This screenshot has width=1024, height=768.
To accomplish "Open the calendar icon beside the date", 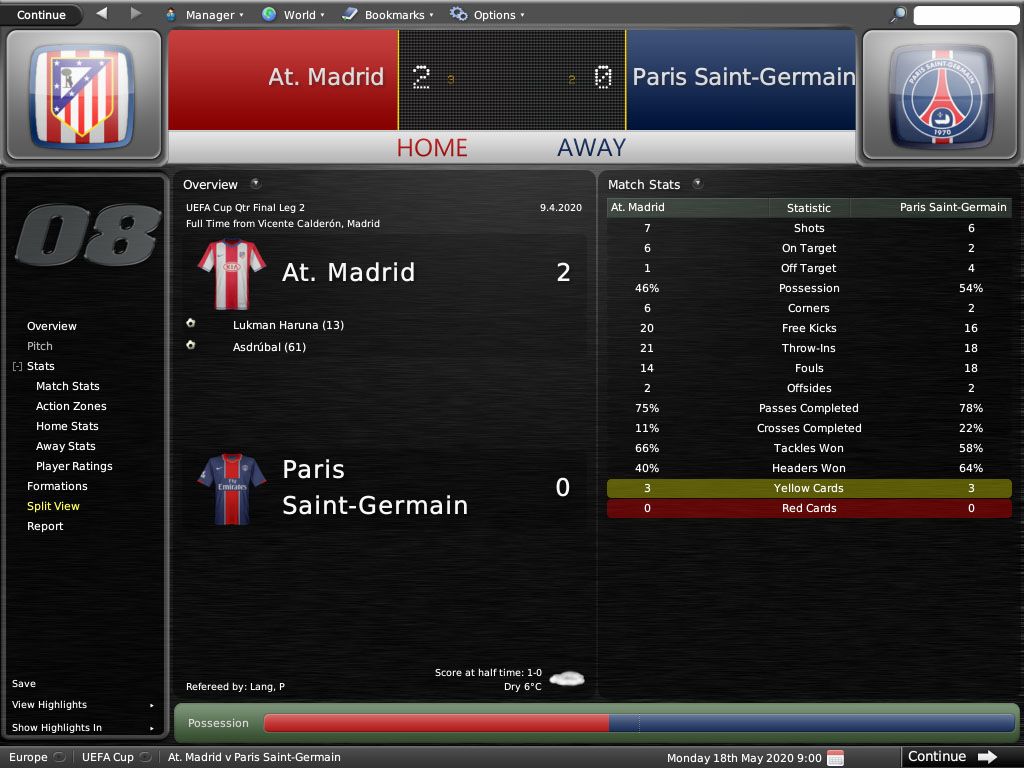I will 836,757.
